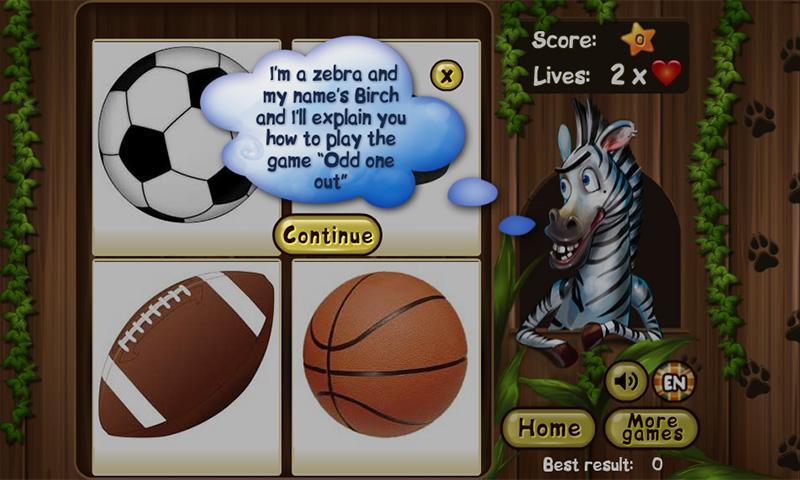Close the speech bubble with the X
Screen dimensions: 800x480
[447, 75]
